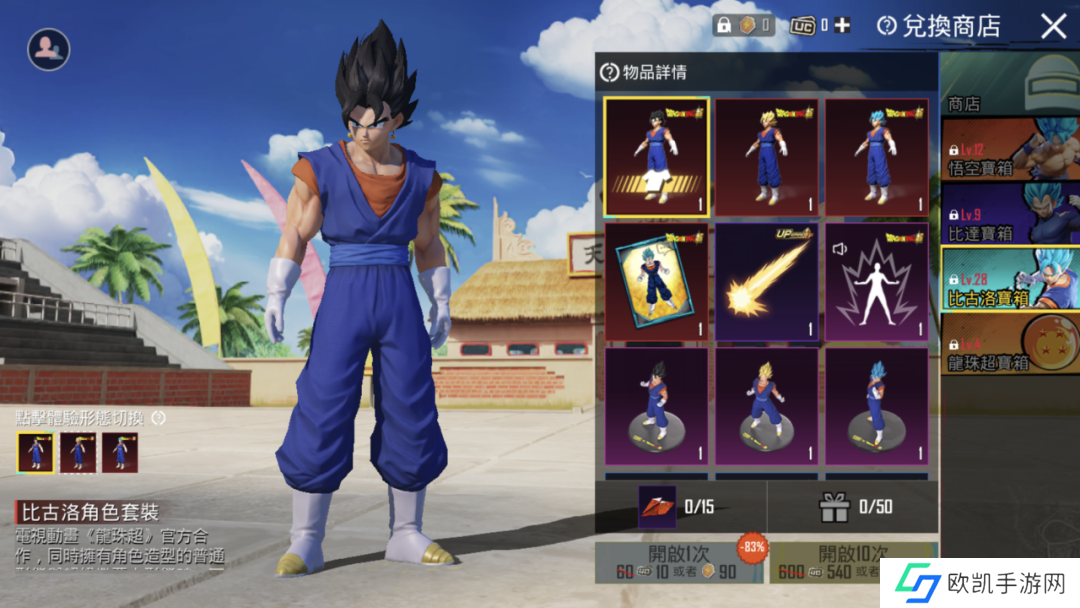1080x608 pixels.
Task: Open the player profile avatar icon
Action: (x=48, y=48)
